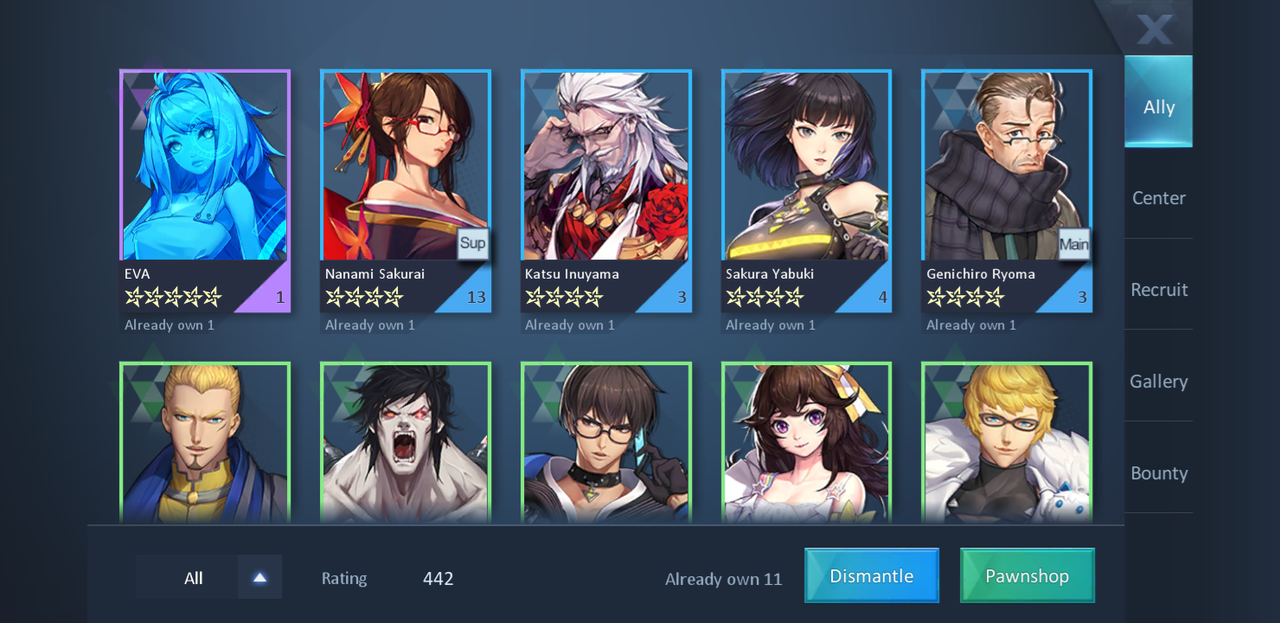Open the Bounty tab
This screenshot has height=623, width=1280.
click(1158, 473)
